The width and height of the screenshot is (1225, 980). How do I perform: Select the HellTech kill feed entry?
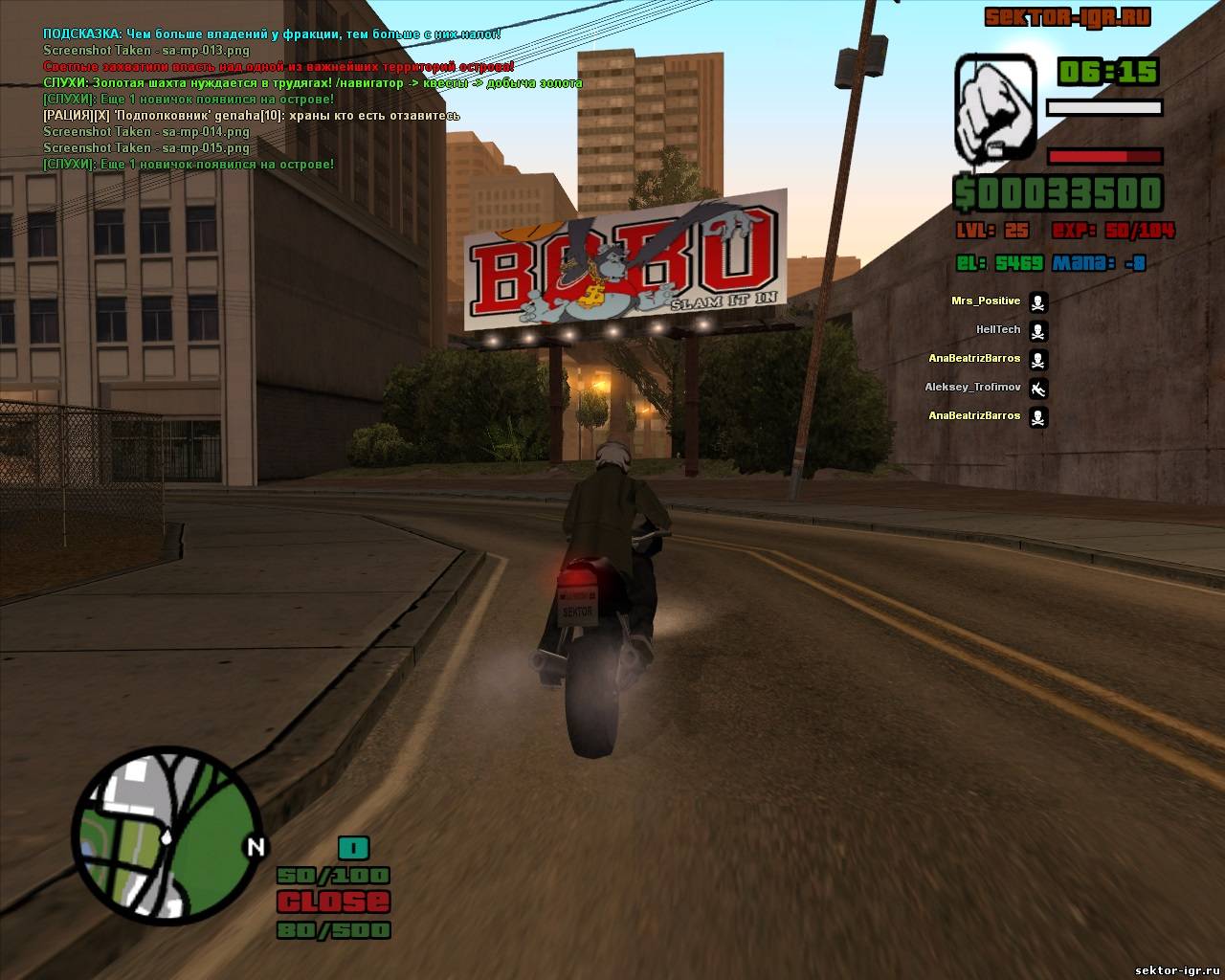[998, 330]
